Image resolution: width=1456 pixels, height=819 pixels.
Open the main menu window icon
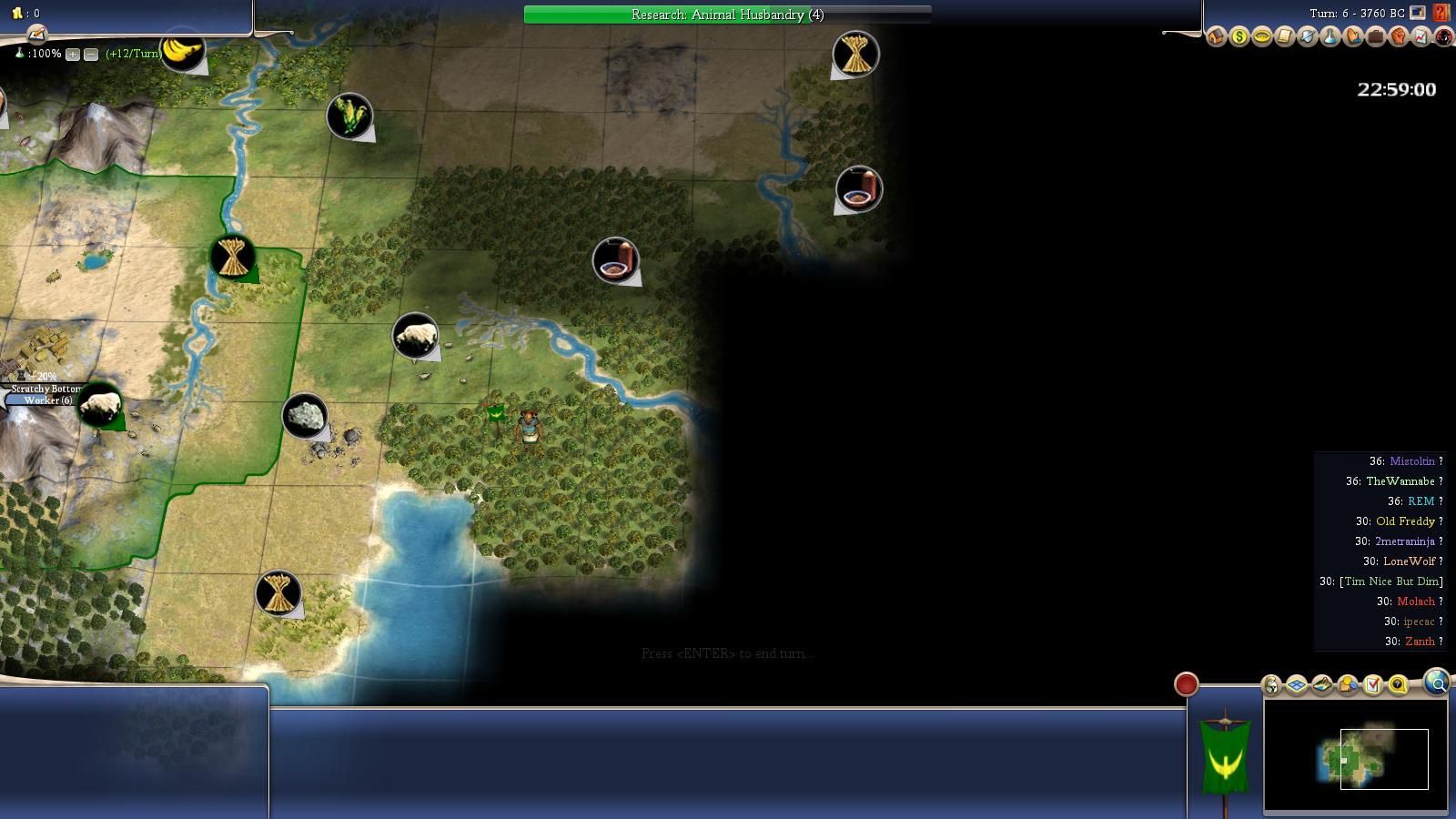(1418, 13)
